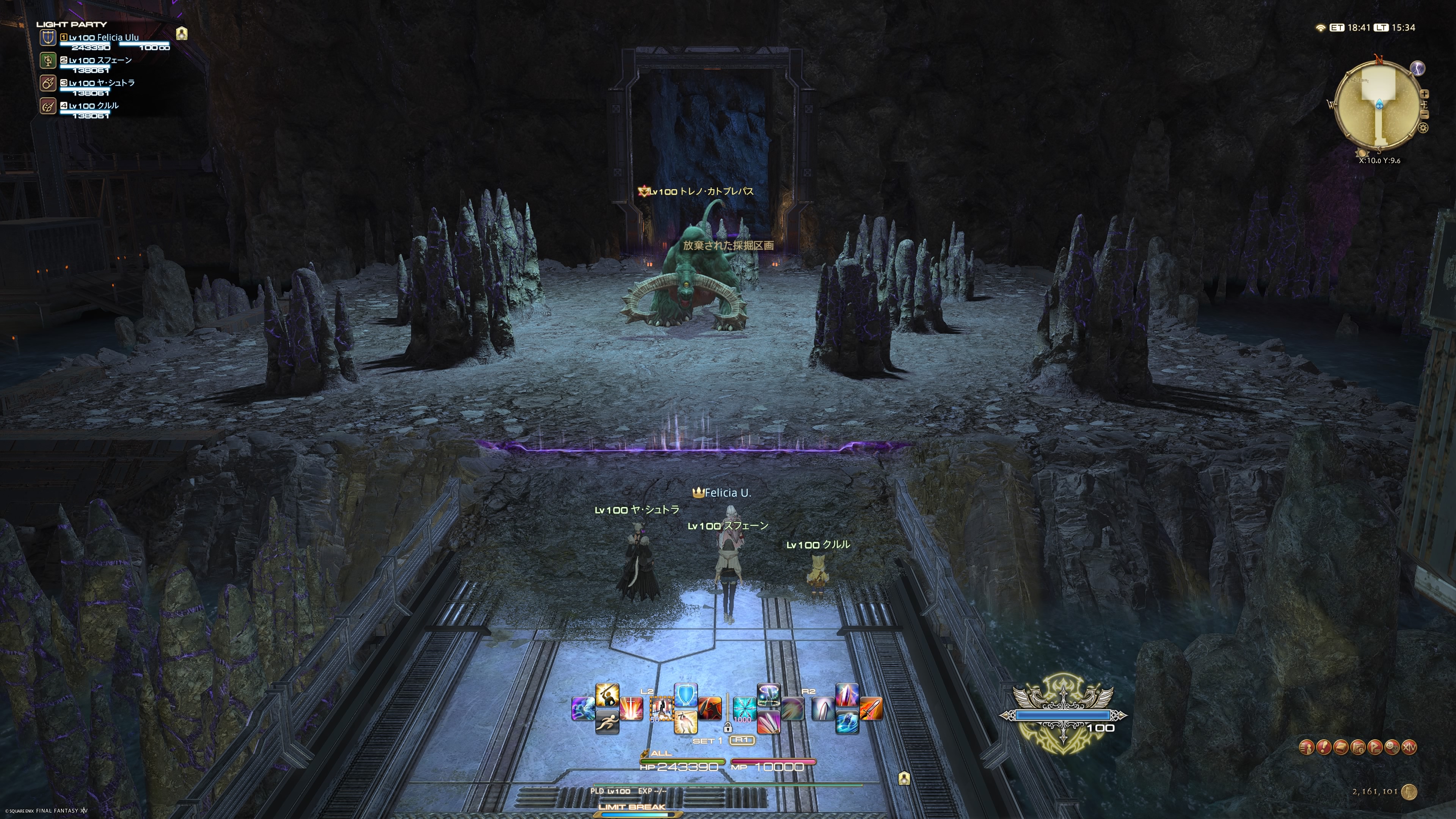Screen dimensions: 1456x819
Task: Select party member スフェーン in the list
Action: [100, 61]
